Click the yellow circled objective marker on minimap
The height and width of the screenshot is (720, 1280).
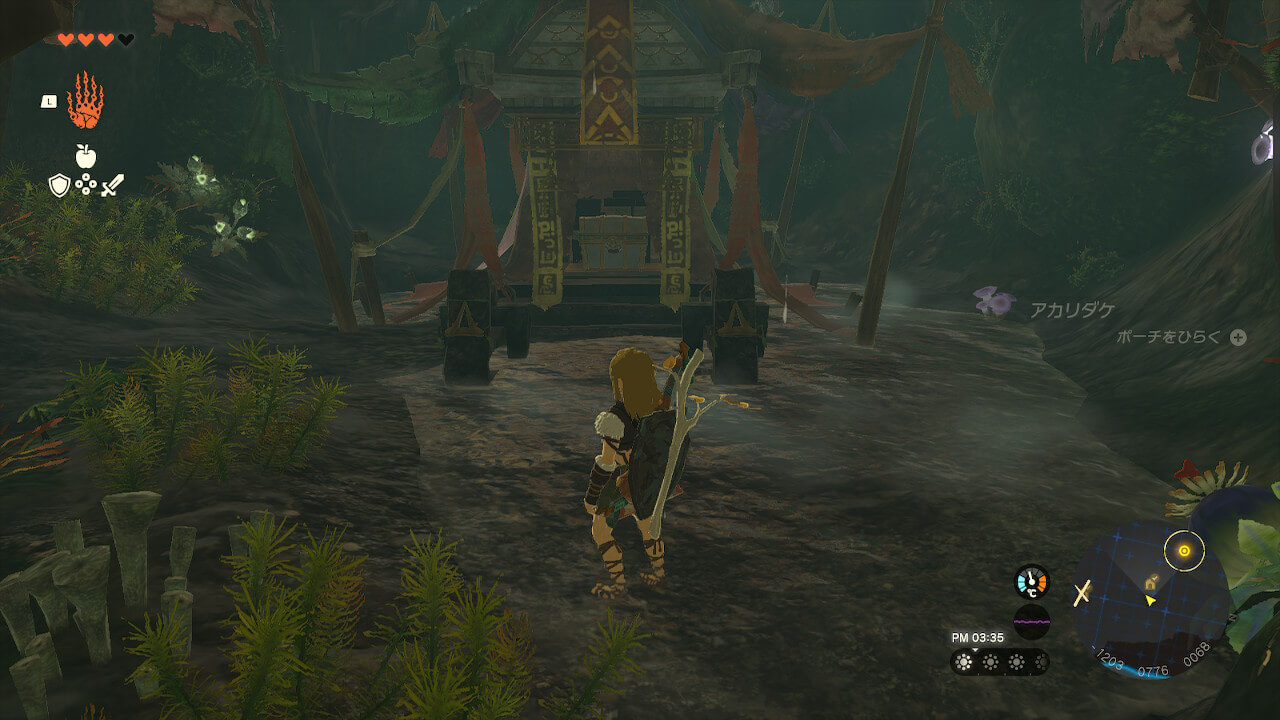pos(1184,550)
